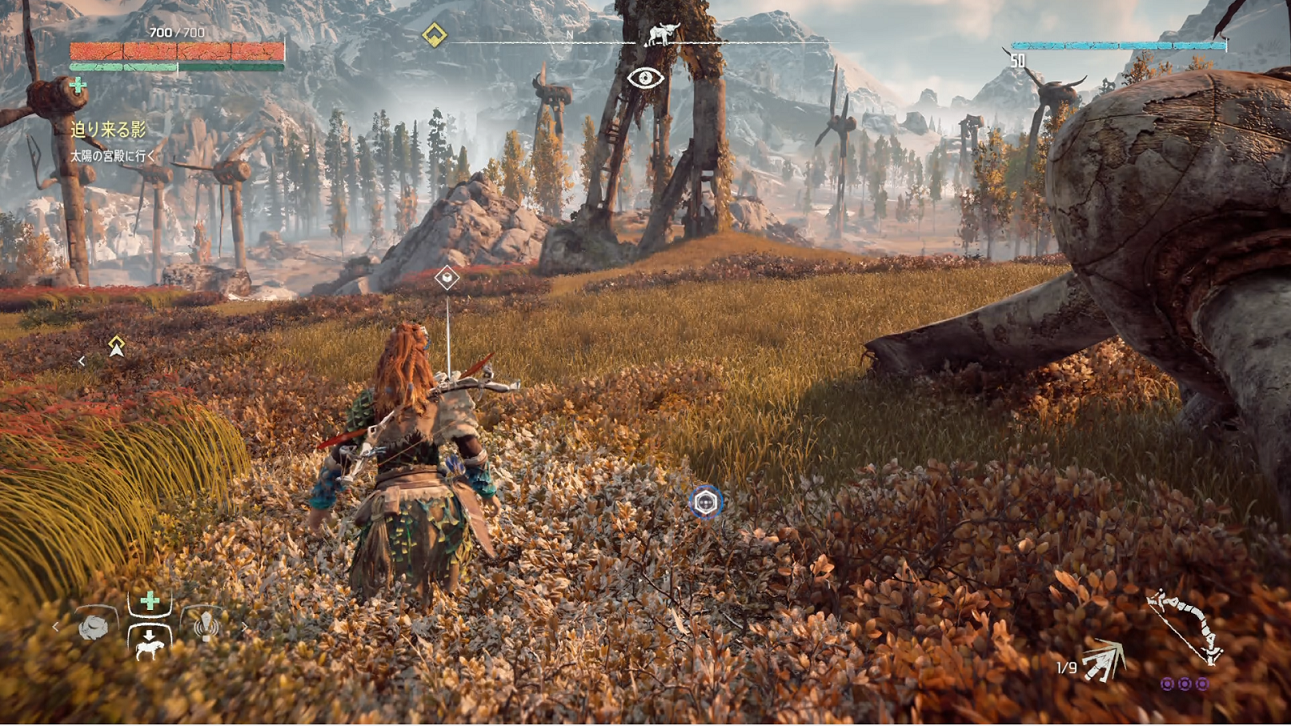Screen dimensions: 1291x726
Task: Activate the call mount horse icon
Action: 149,645
